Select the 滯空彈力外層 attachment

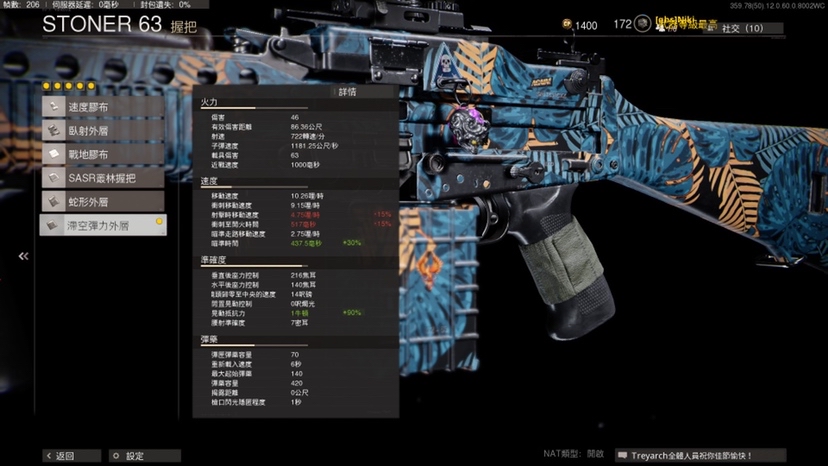click(101, 226)
